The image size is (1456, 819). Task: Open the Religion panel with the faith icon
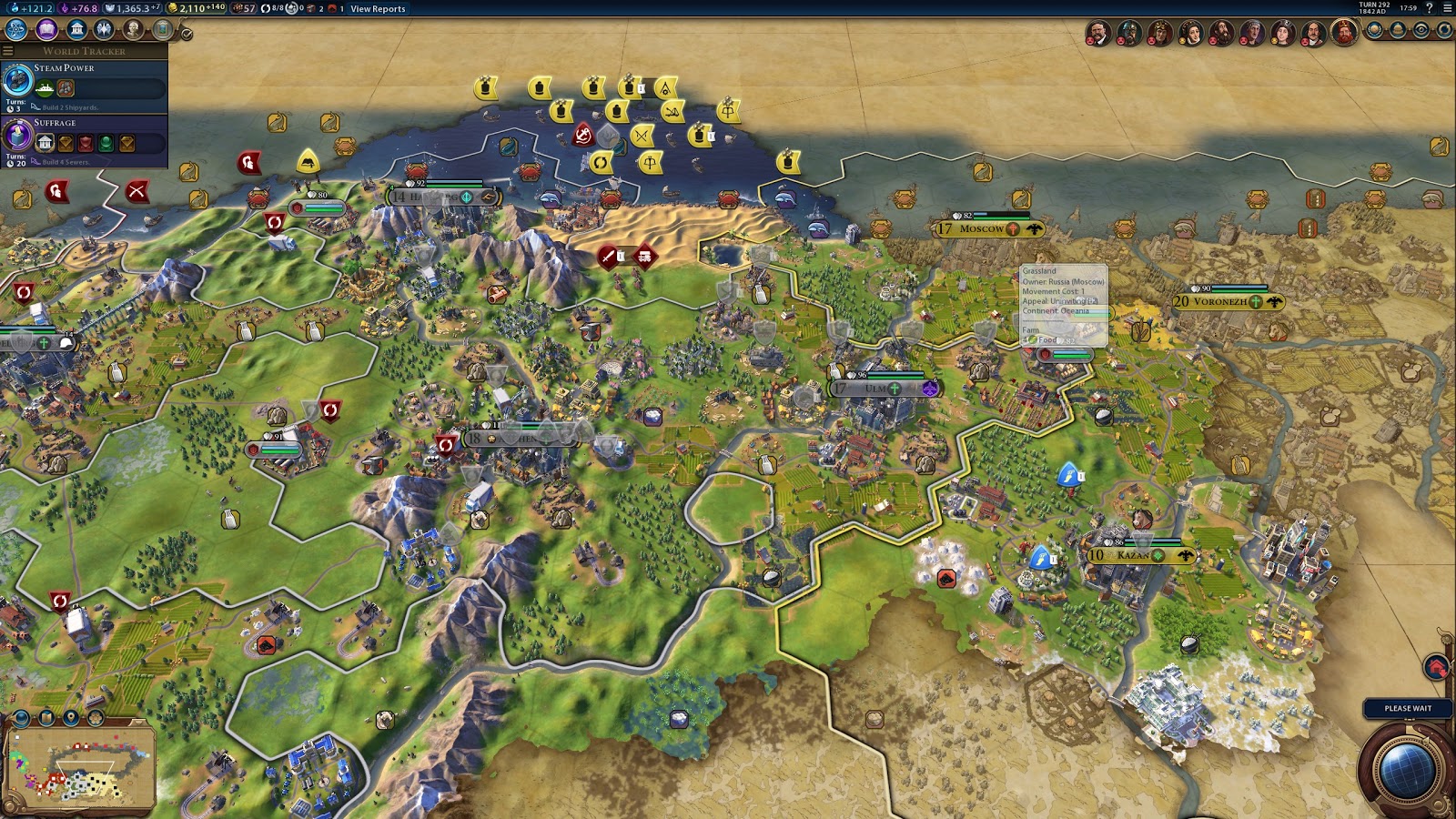coord(104,29)
